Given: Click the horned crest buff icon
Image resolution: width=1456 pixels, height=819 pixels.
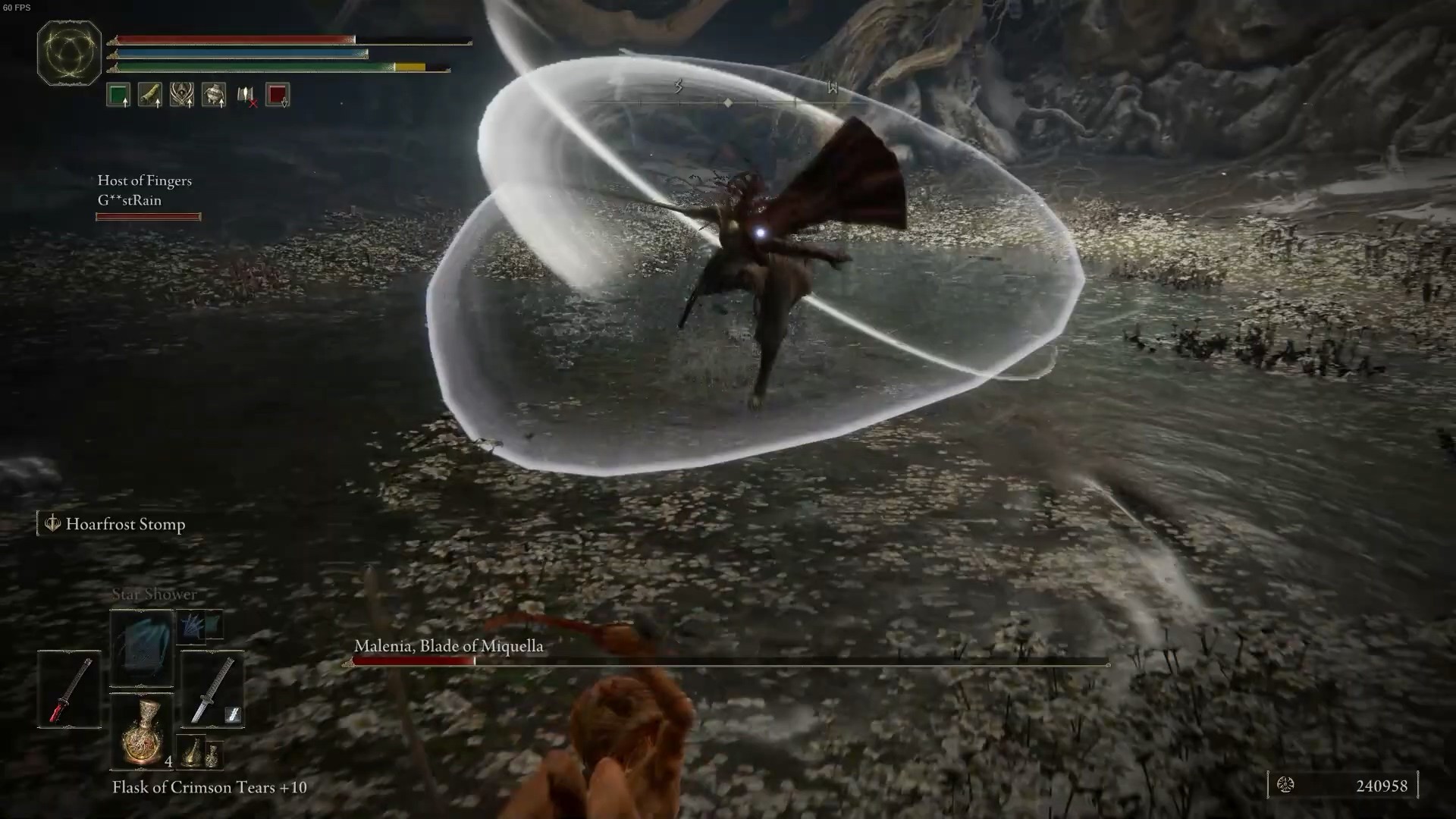Looking at the screenshot, I should tap(182, 96).
